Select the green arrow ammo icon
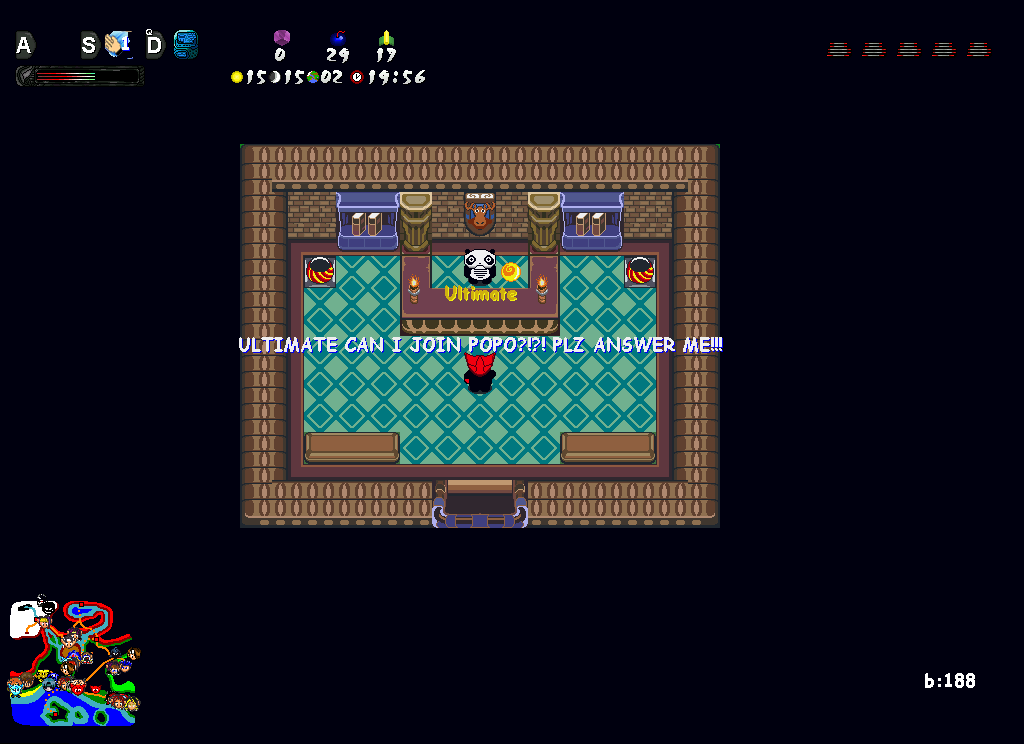Image resolution: width=1024 pixels, height=744 pixels. (386, 39)
